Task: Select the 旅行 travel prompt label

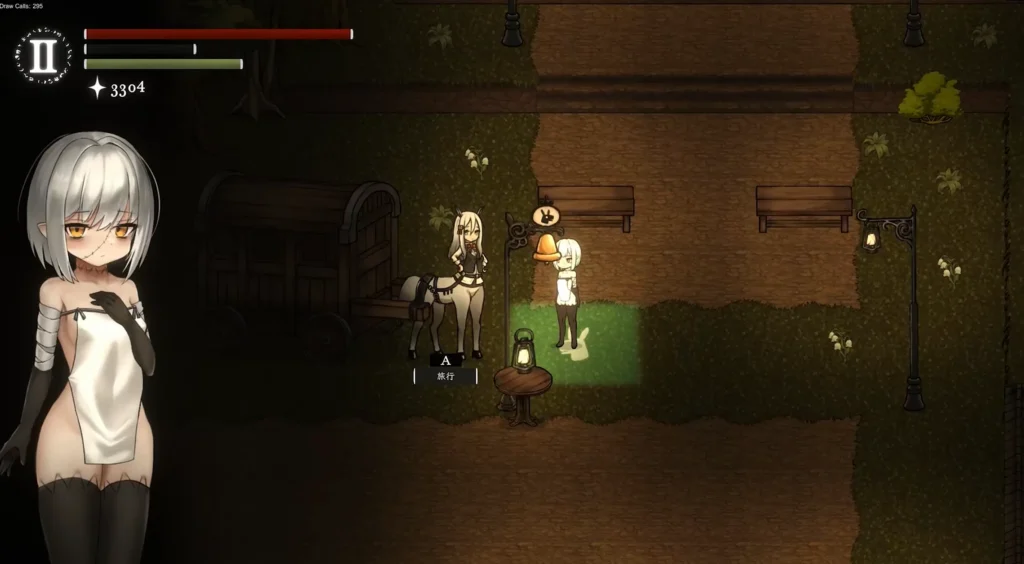Action: (445, 377)
